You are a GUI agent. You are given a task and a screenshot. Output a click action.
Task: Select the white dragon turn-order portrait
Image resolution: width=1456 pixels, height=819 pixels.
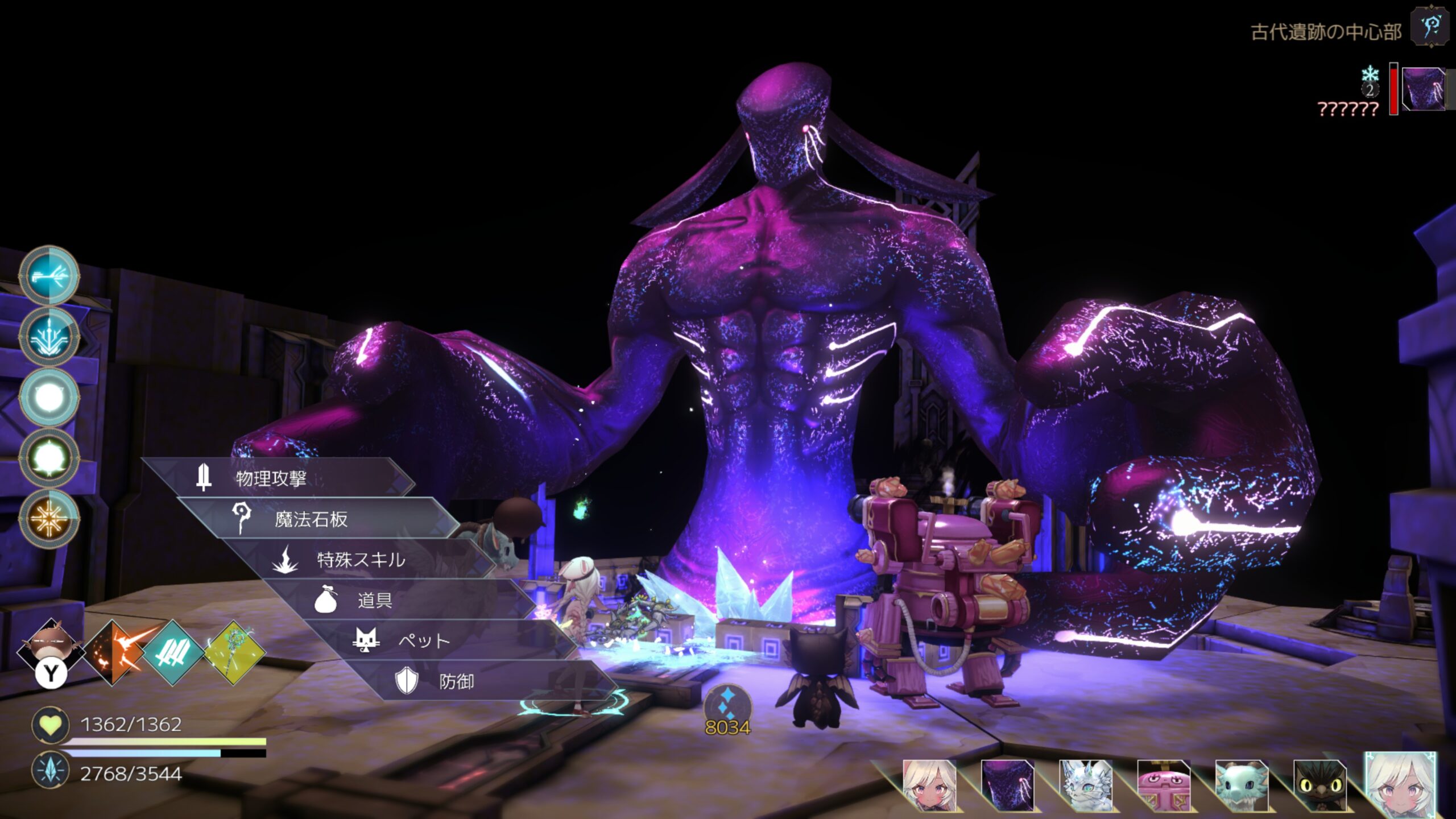point(1085,785)
